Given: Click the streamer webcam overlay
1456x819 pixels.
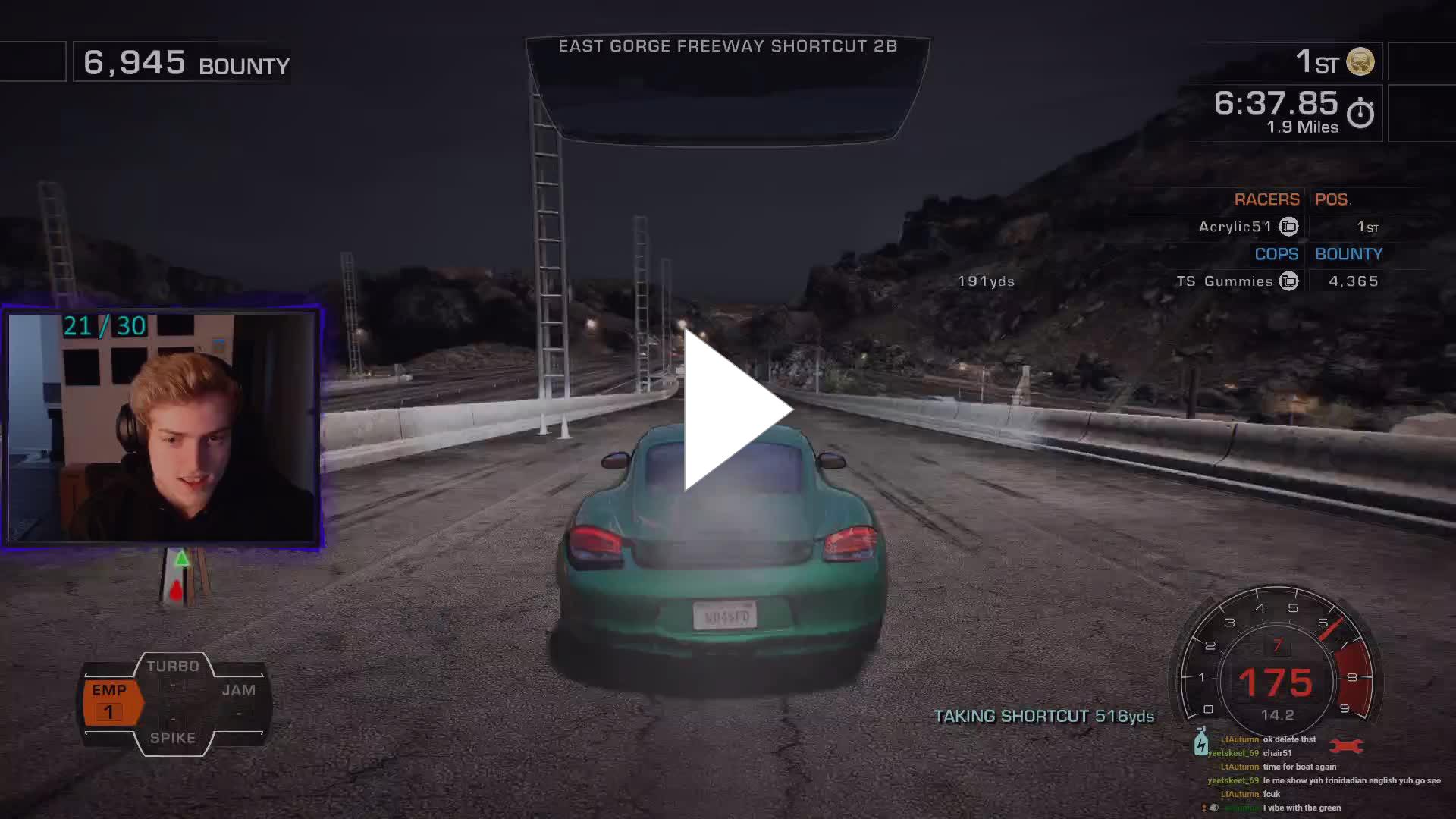Looking at the screenshot, I should point(162,426).
